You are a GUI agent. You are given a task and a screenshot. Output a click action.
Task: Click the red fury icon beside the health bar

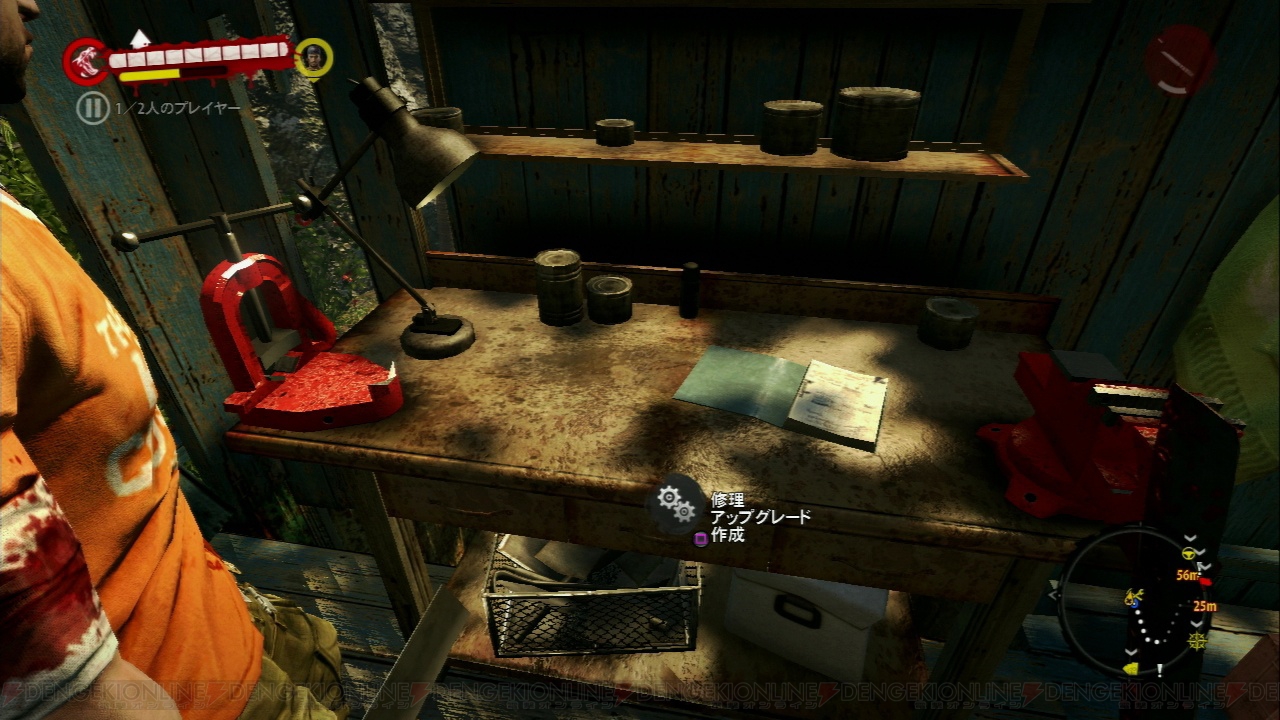85,62
